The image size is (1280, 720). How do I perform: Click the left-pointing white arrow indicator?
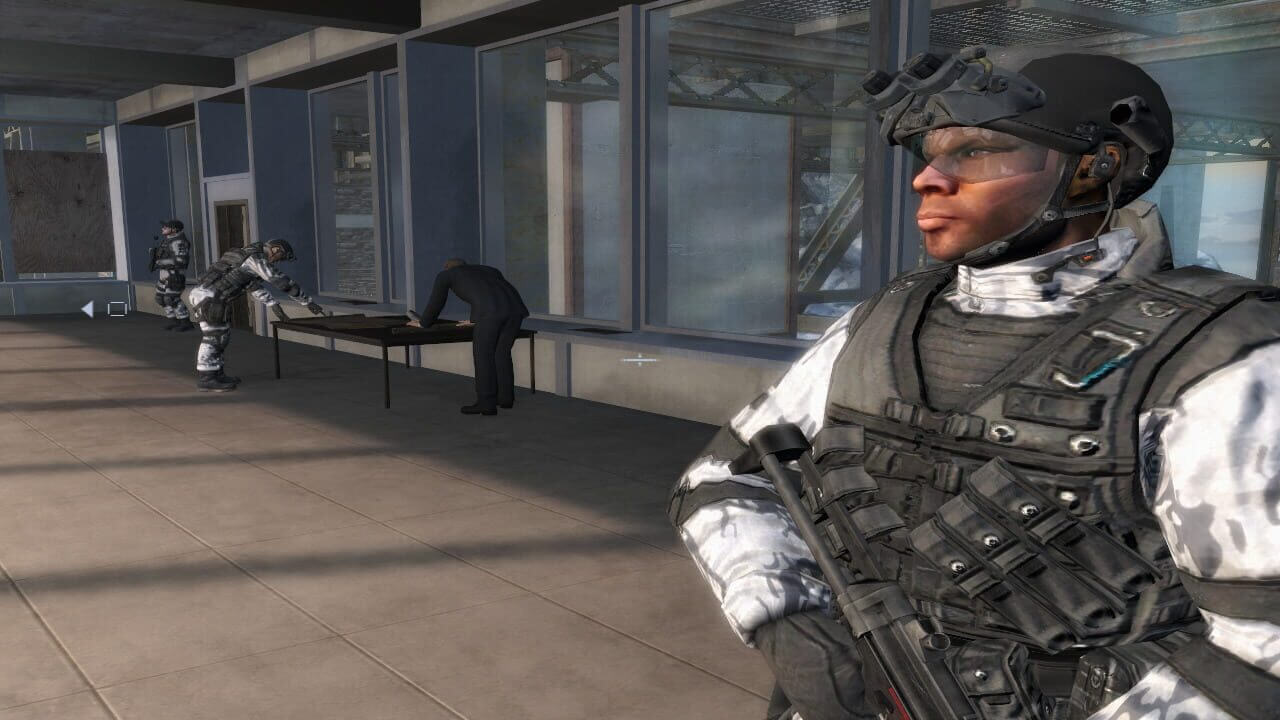[x=87, y=309]
